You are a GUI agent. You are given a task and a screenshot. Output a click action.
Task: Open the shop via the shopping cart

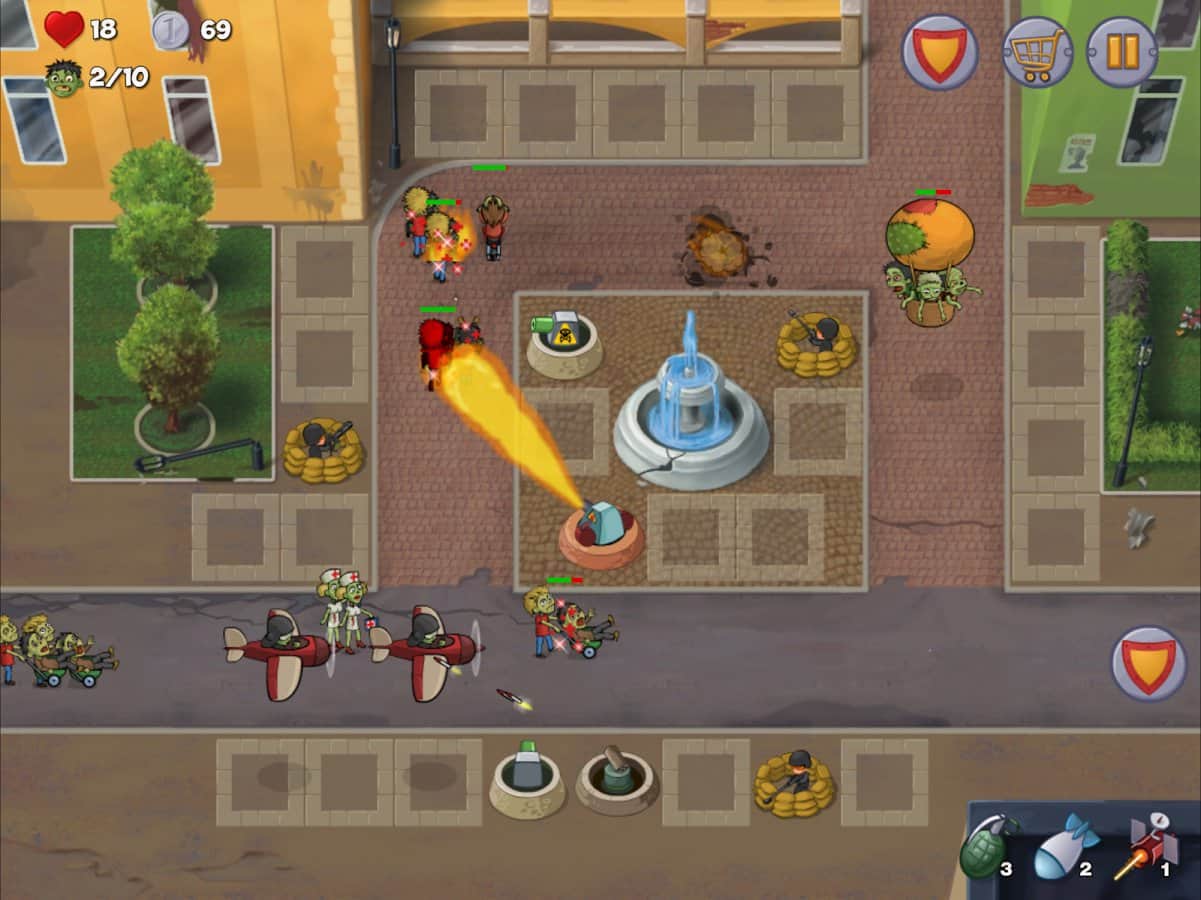[1038, 52]
